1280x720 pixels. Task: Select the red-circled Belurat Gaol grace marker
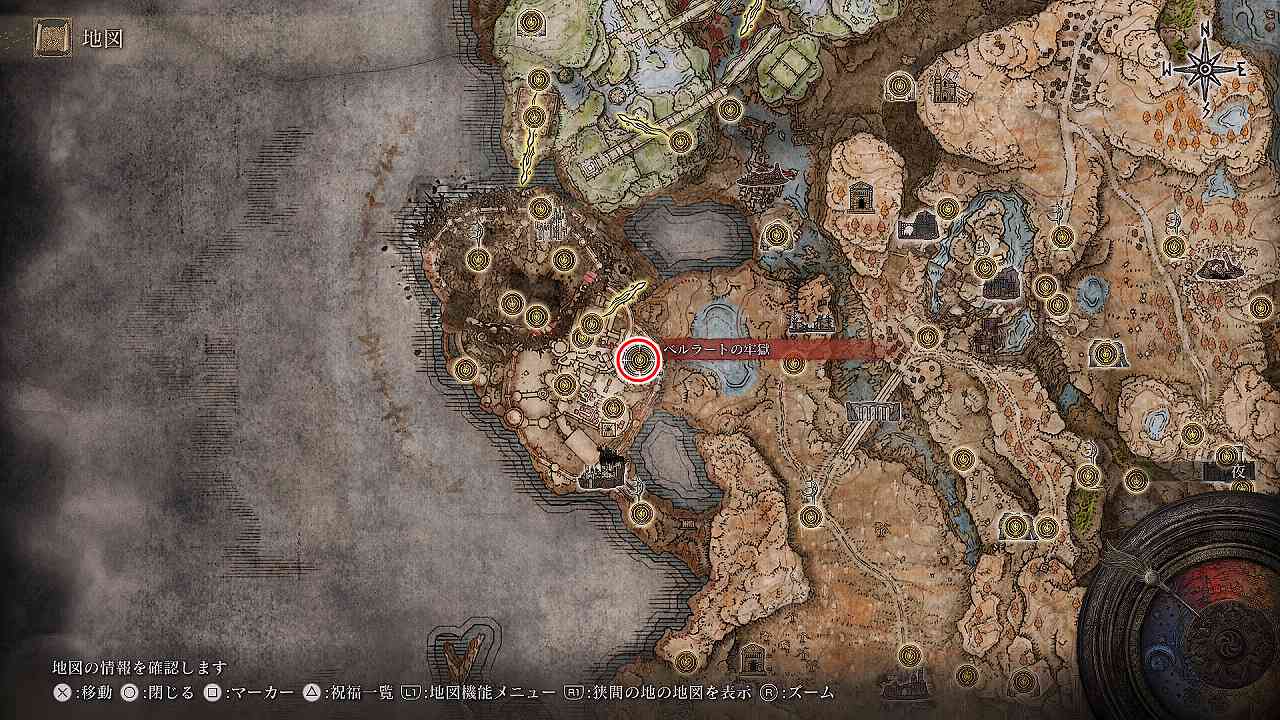point(638,360)
